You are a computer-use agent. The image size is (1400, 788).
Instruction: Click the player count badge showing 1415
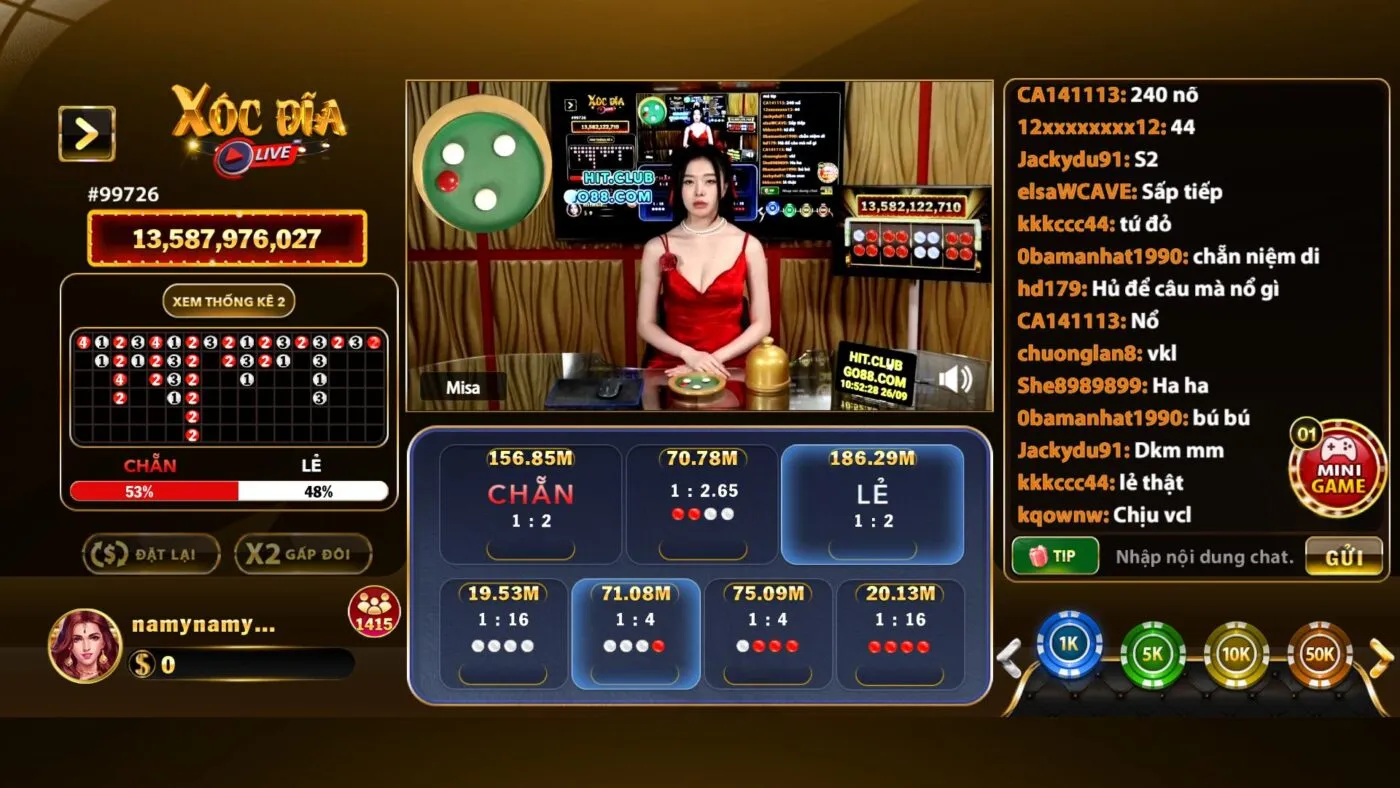coord(374,611)
